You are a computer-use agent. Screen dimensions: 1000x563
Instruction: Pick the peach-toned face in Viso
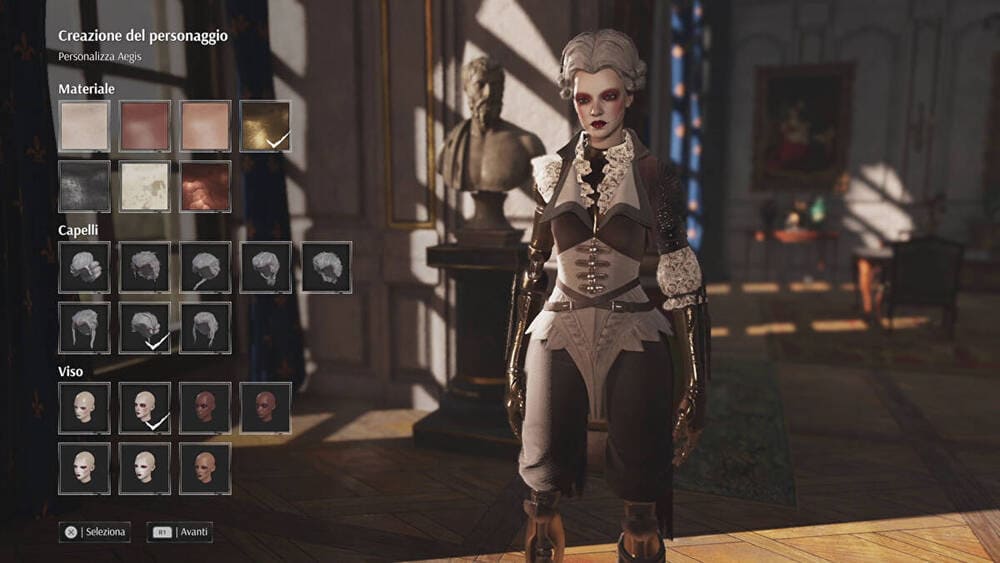point(205,468)
